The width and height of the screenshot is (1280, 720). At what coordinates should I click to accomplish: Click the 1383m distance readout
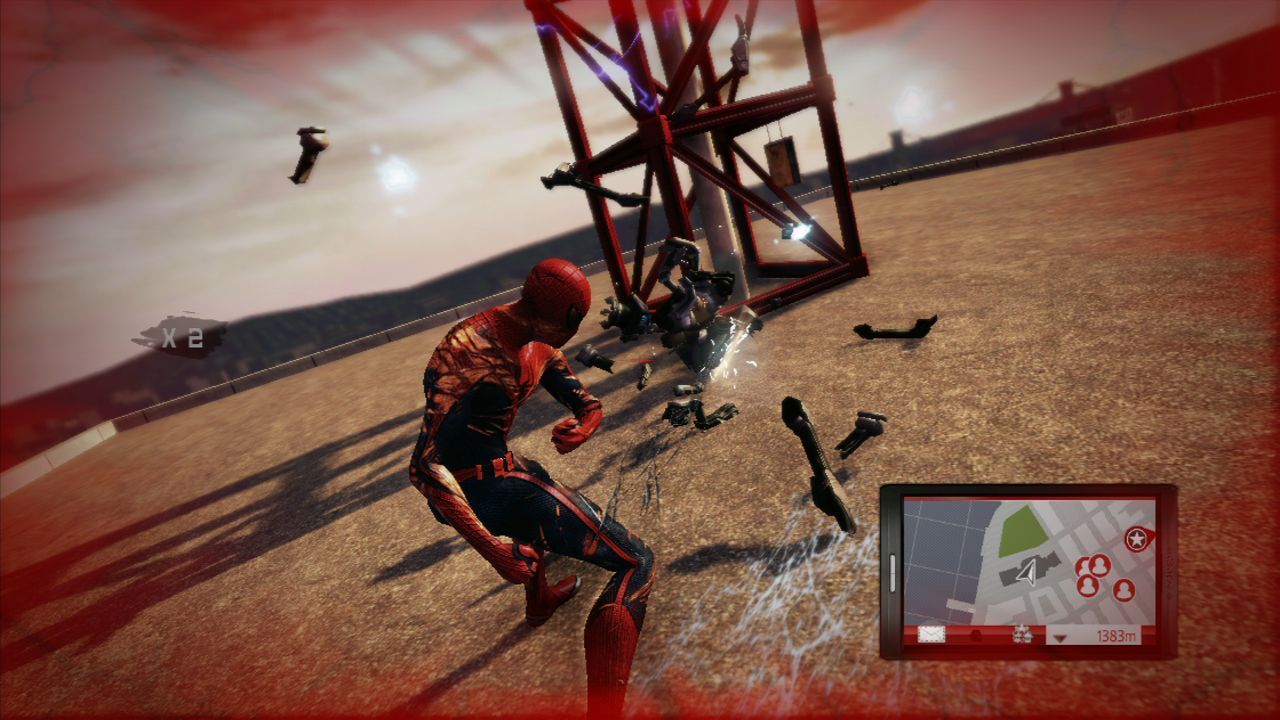[1117, 635]
